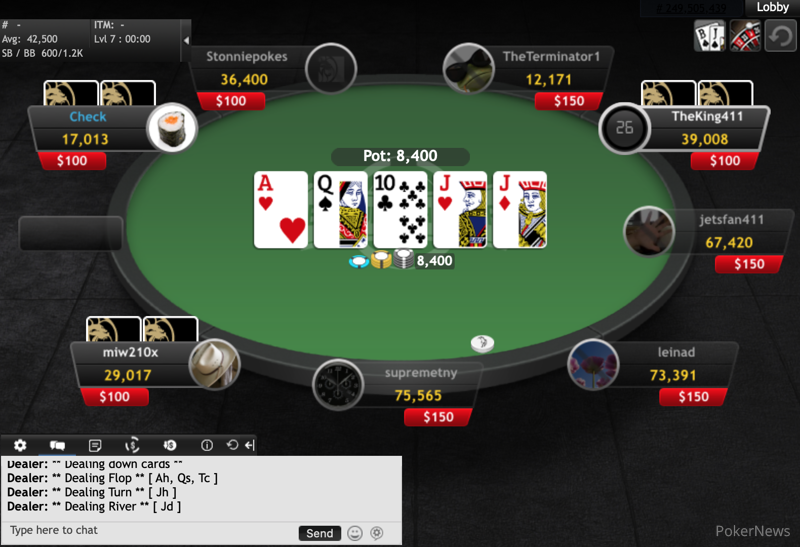Collapse the chat panel with the arrow
800x547 pixels.
tap(250, 445)
